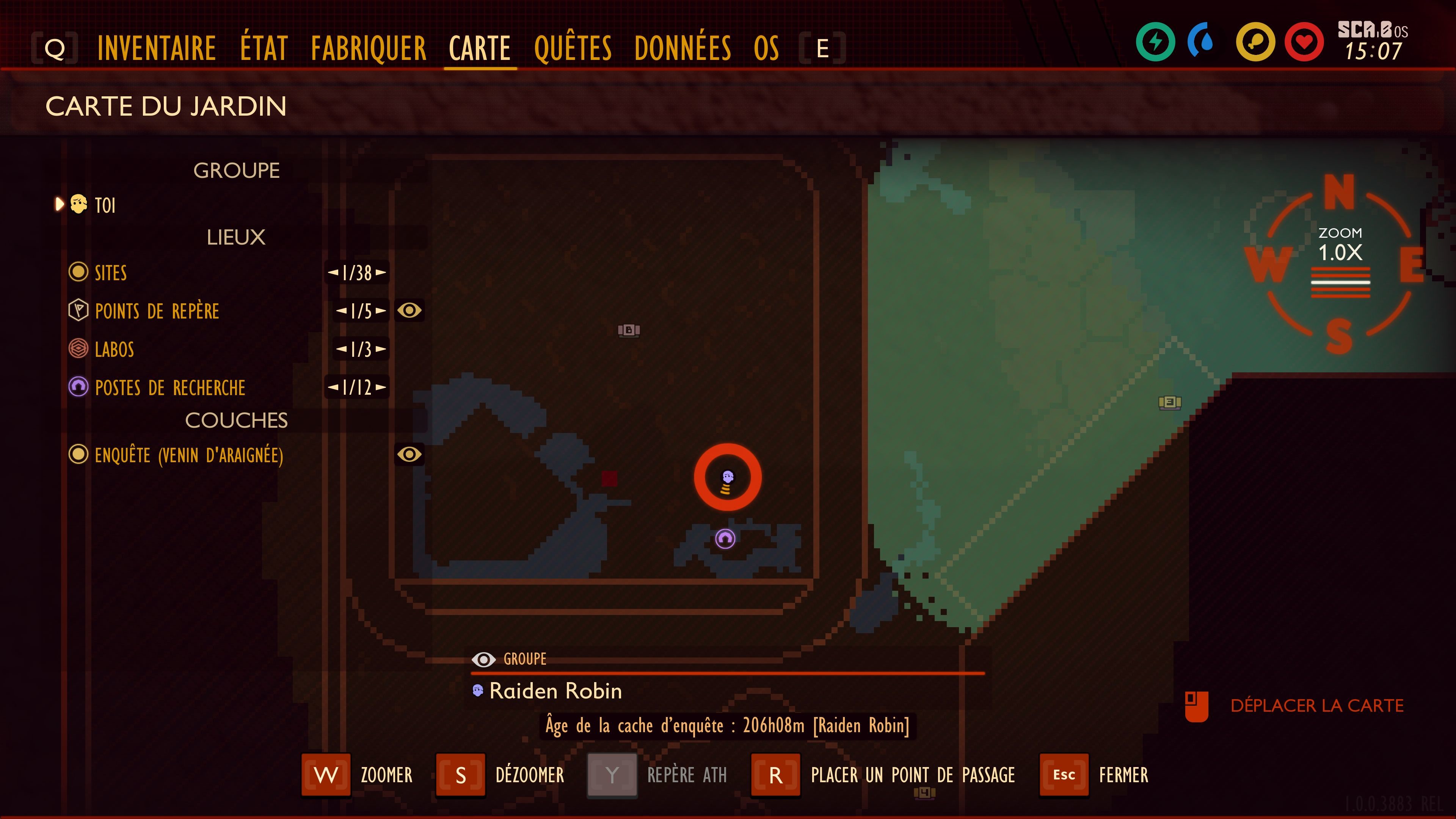Viewport: 1456px width, 819px height.
Task: Toggle Enquête (Venin d'araignée) layer visibility
Action: coord(409,455)
